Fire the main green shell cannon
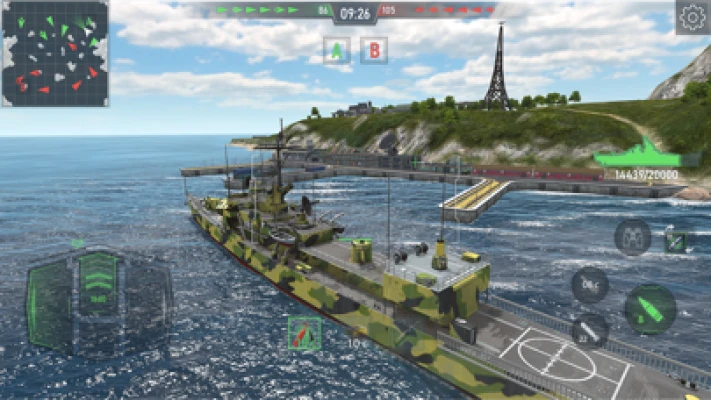 [650, 309]
